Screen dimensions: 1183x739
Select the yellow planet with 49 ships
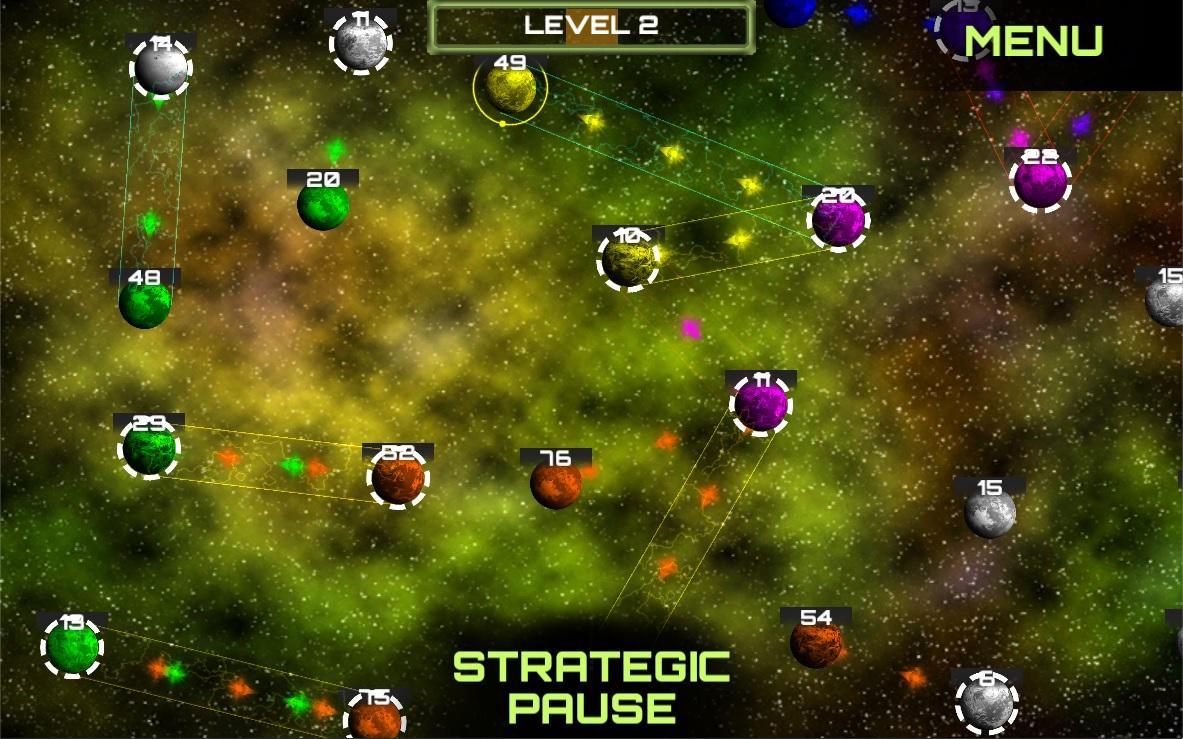pos(510,90)
